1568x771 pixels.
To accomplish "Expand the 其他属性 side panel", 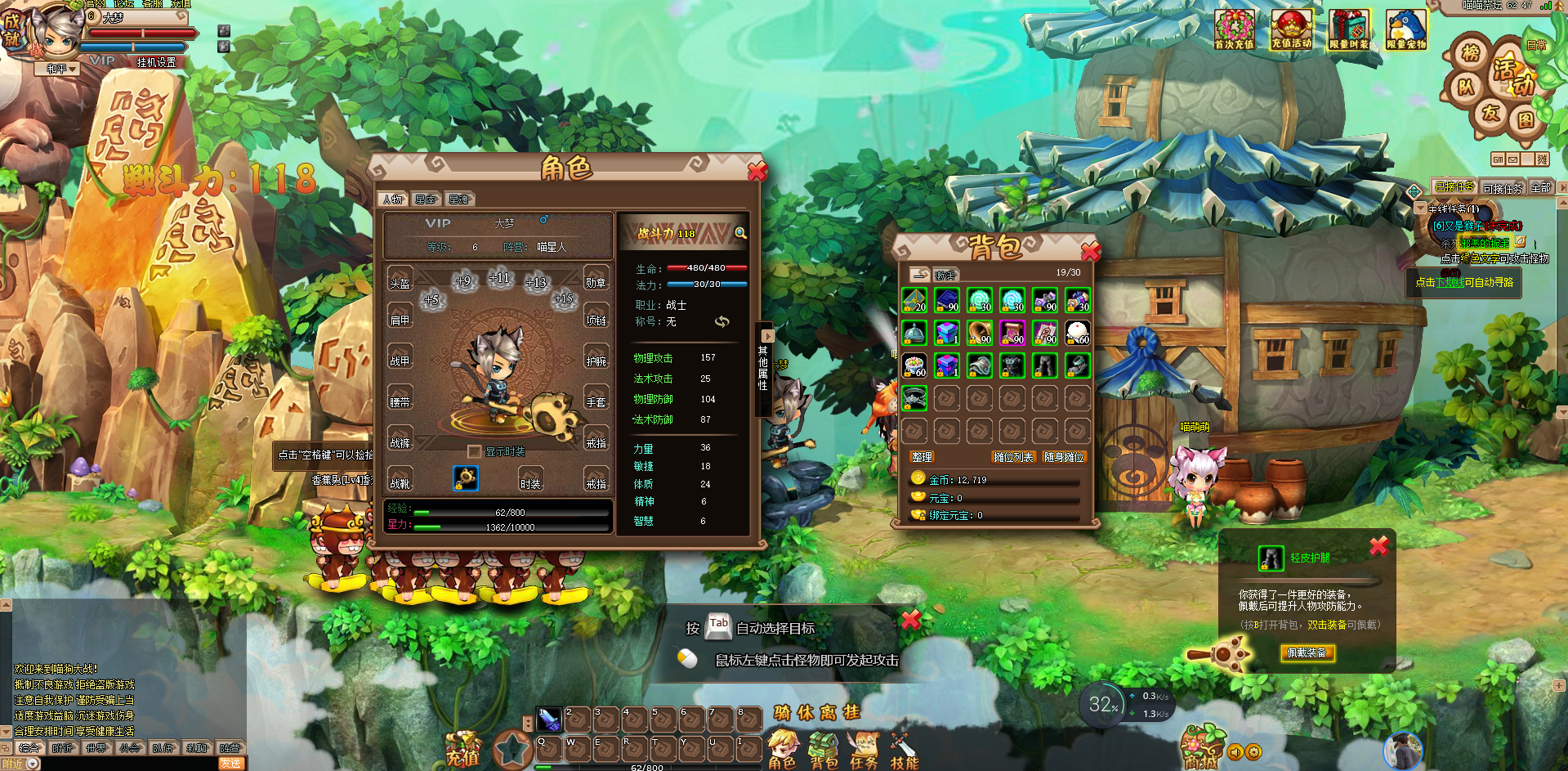I will coord(766,336).
